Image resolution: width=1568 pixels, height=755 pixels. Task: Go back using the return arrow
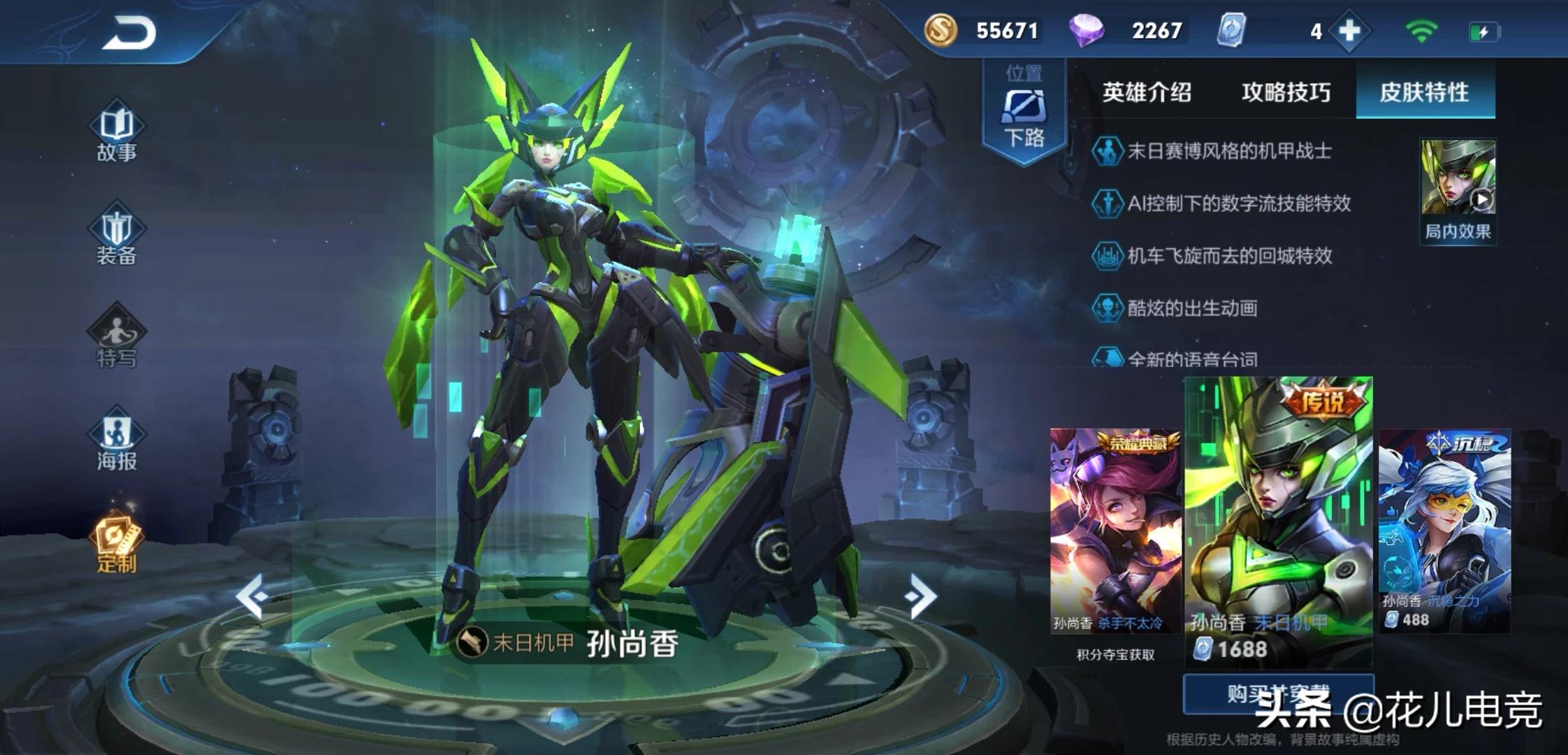[x=131, y=33]
